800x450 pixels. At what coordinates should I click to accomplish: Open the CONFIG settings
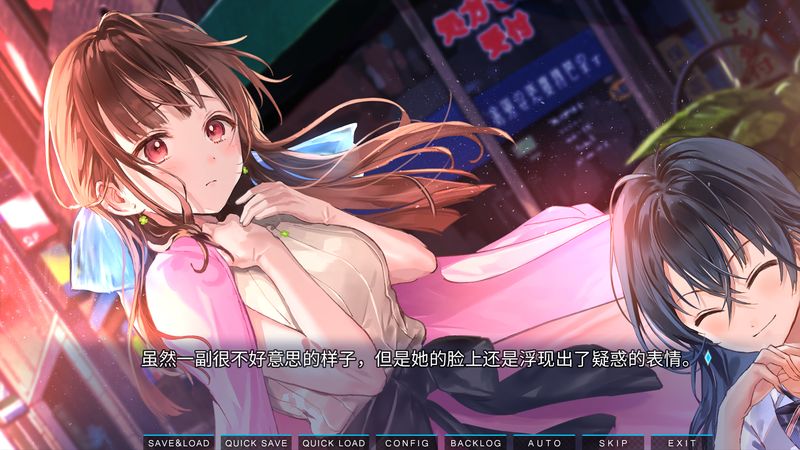(407, 442)
